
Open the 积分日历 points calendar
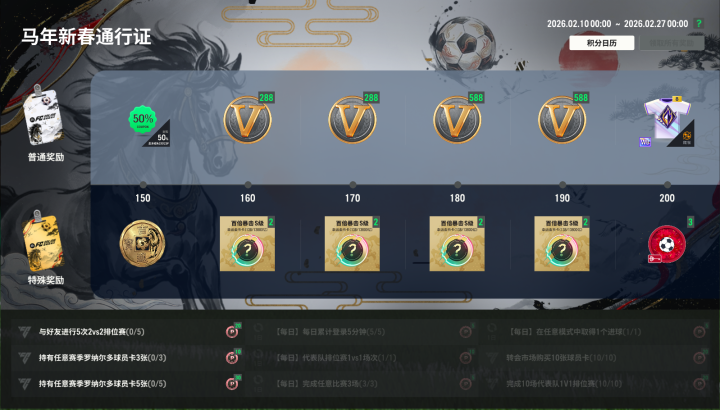coord(601,43)
